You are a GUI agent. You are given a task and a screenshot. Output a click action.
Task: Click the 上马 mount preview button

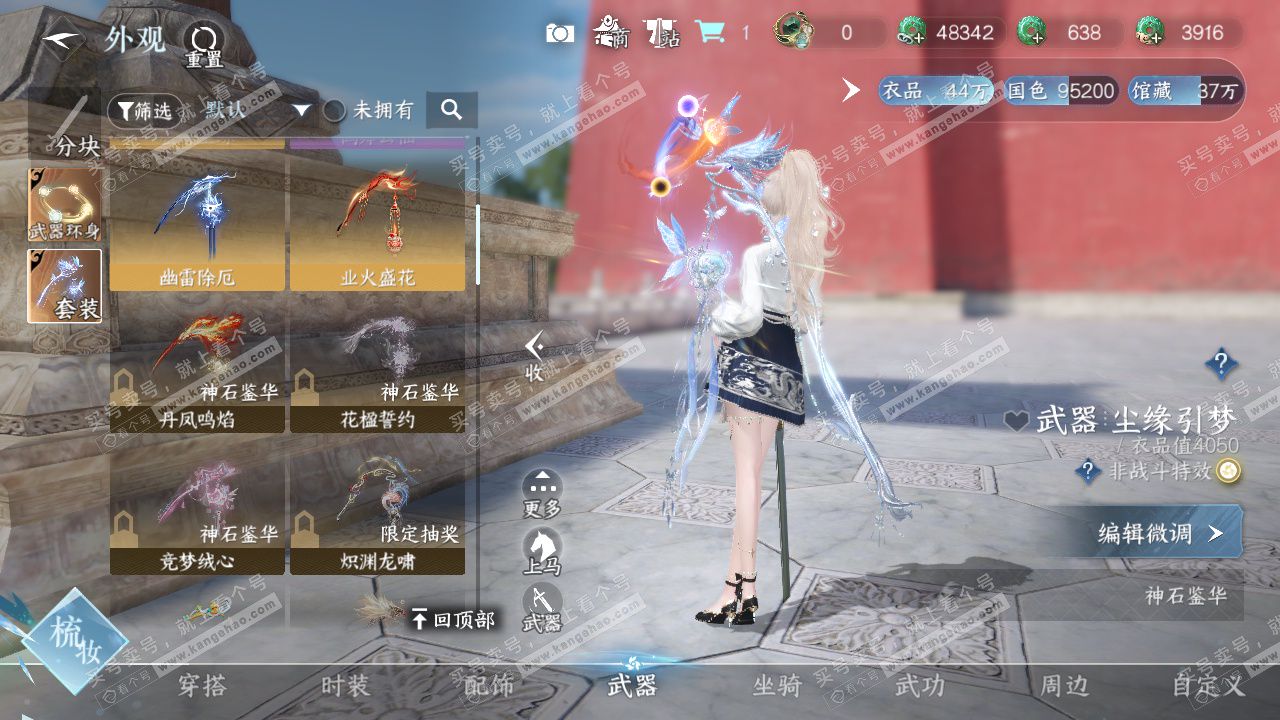point(542,551)
